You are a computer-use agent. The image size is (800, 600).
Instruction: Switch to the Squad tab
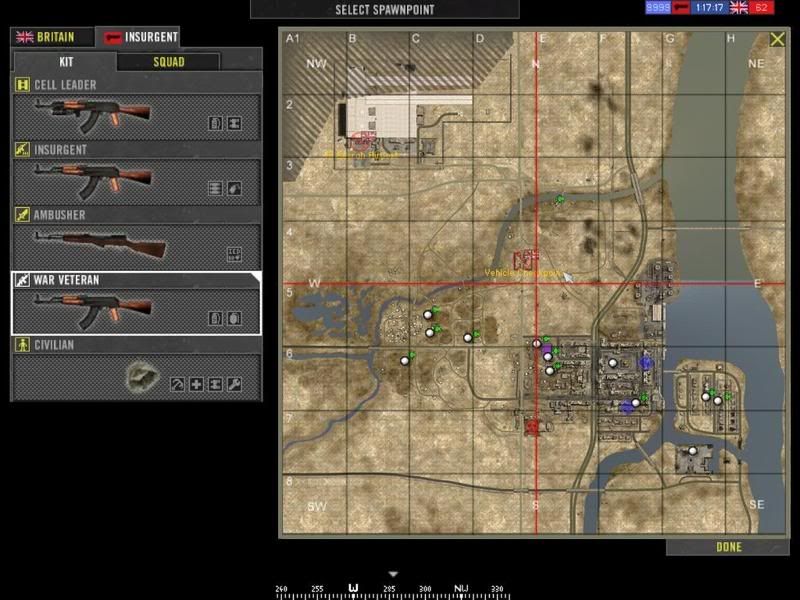click(x=168, y=61)
